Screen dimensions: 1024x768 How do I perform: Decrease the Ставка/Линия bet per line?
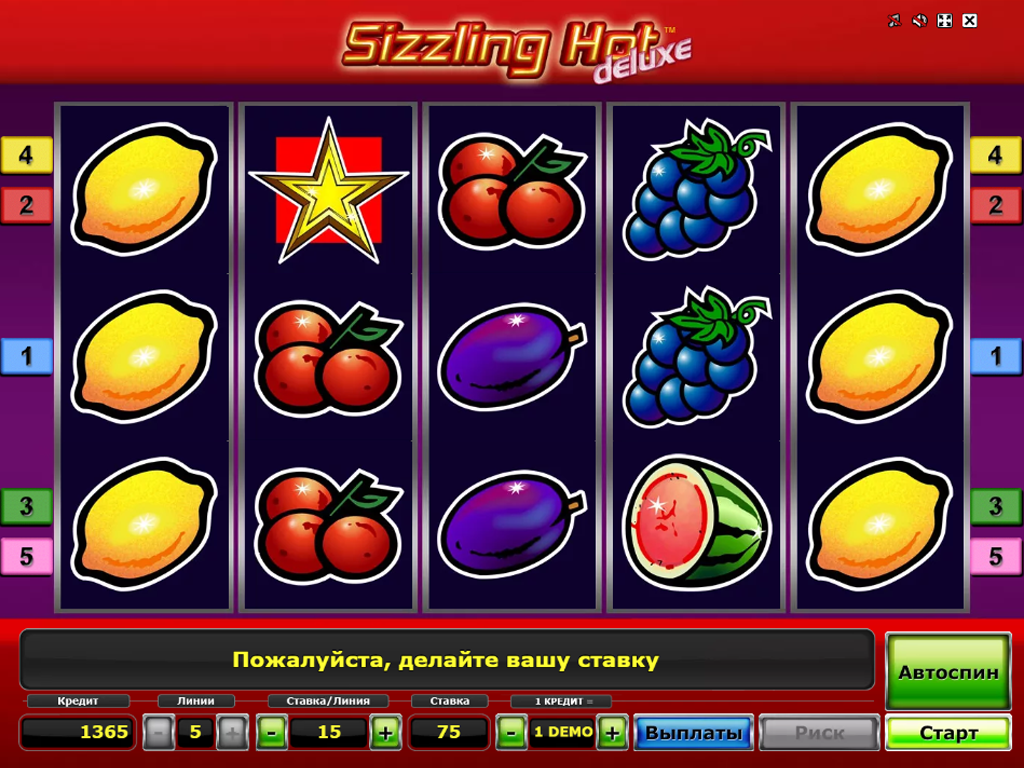(271, 733)
